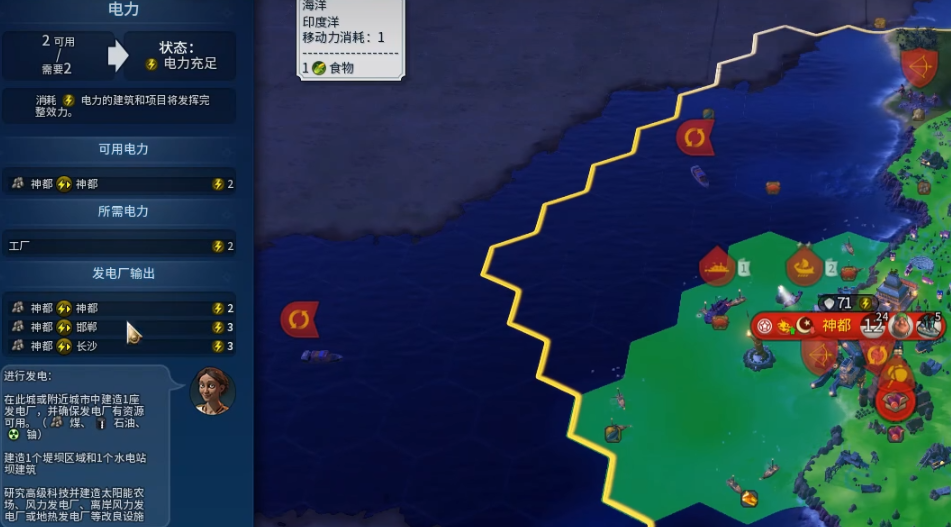Select the orange sailing ship unit flag
Image resolution: width=951 pixels, height=527 pixels.
point(804,267)
